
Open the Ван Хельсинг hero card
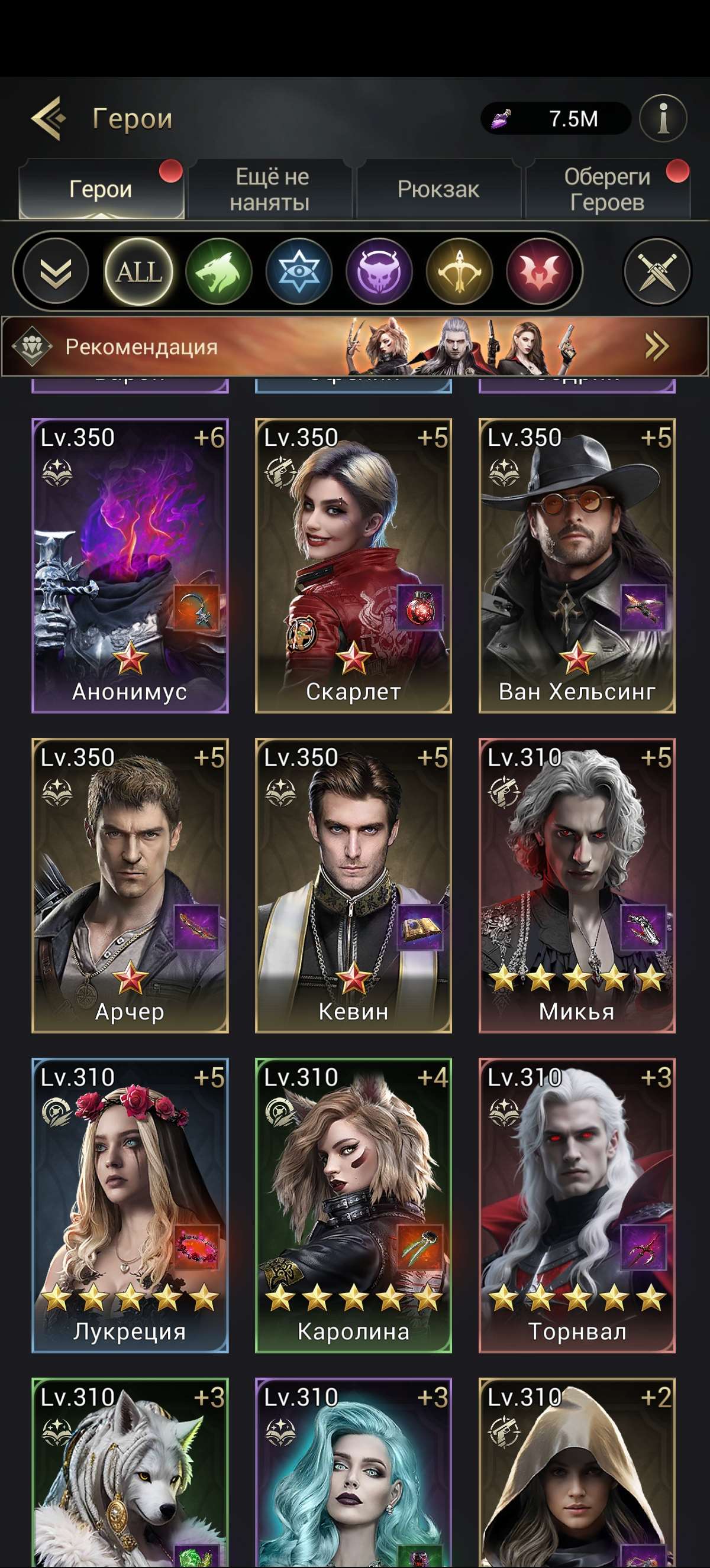577,565
